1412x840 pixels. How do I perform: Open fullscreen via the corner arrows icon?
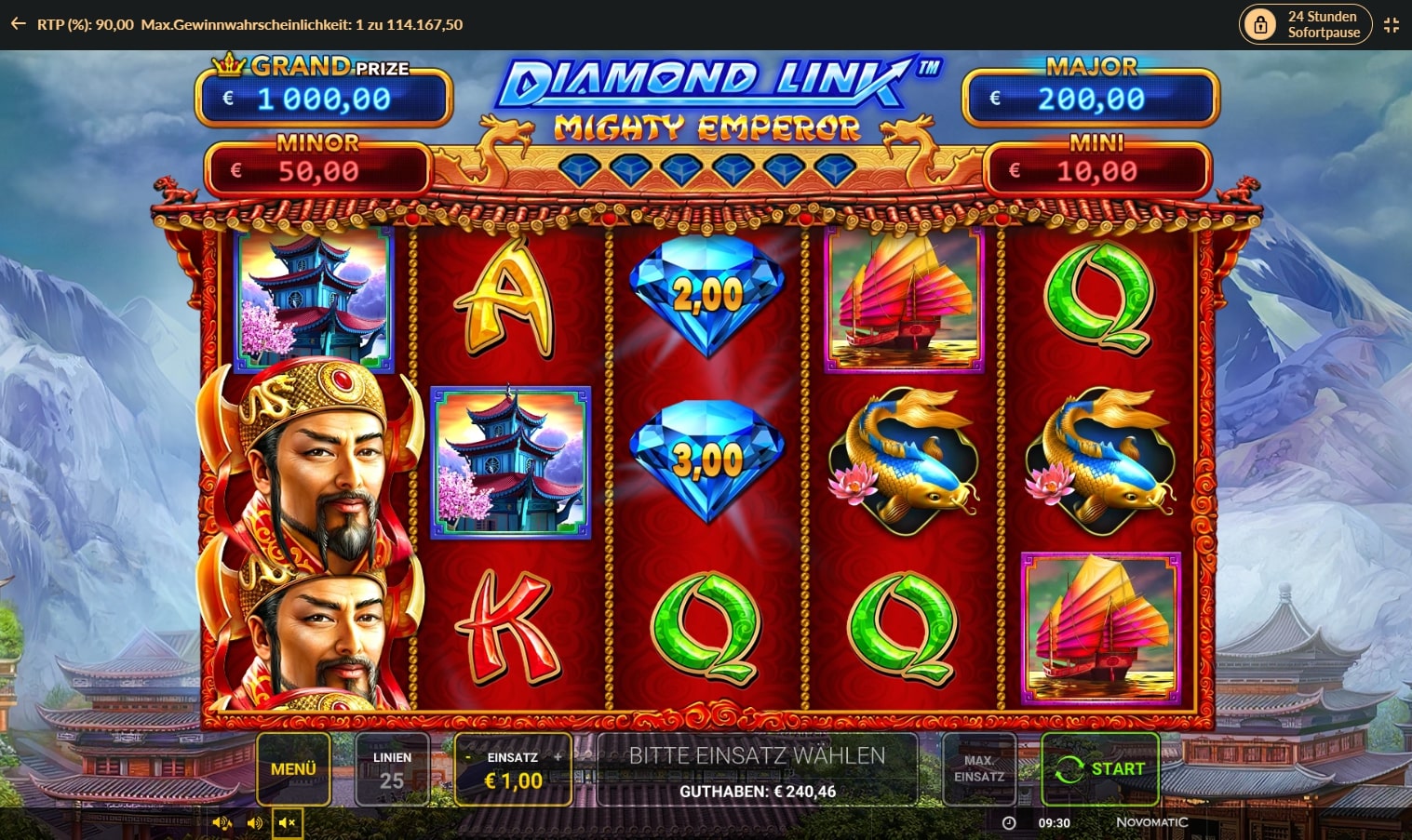pos(1392,25)
